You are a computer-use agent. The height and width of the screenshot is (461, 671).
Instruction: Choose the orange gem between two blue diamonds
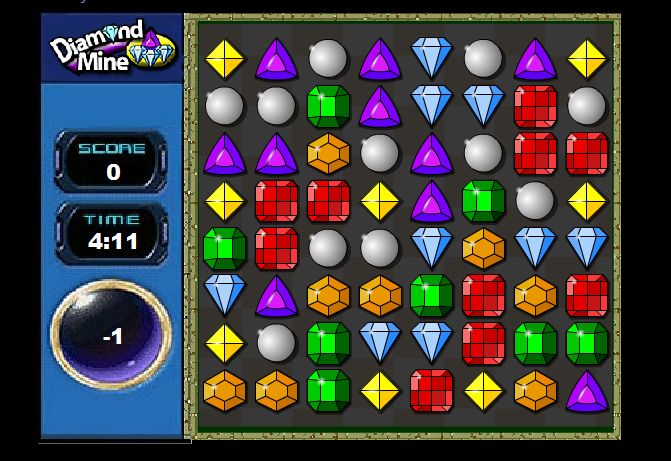coord(483,246)
